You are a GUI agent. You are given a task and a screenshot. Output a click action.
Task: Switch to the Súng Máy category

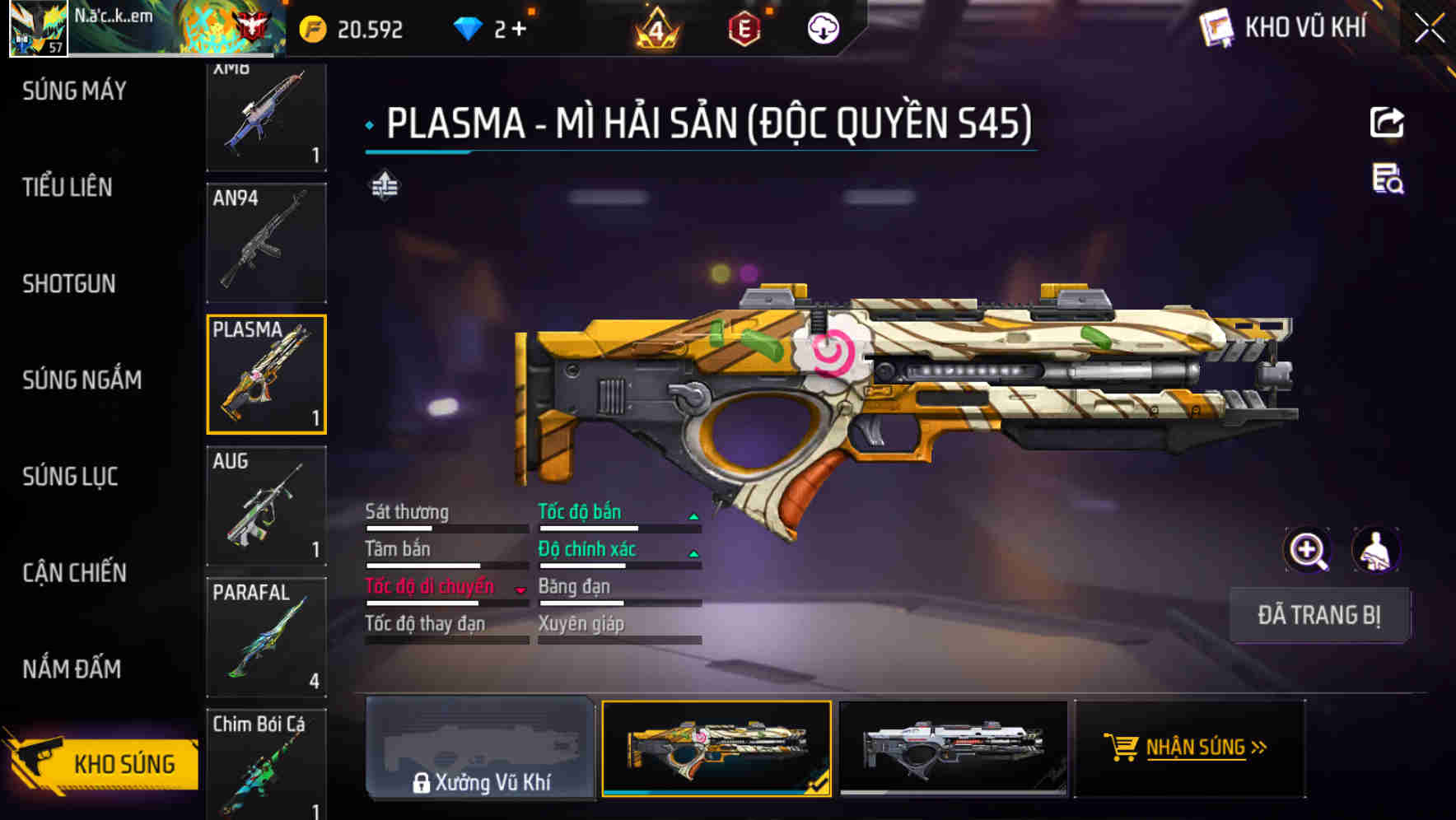(74, 91)
